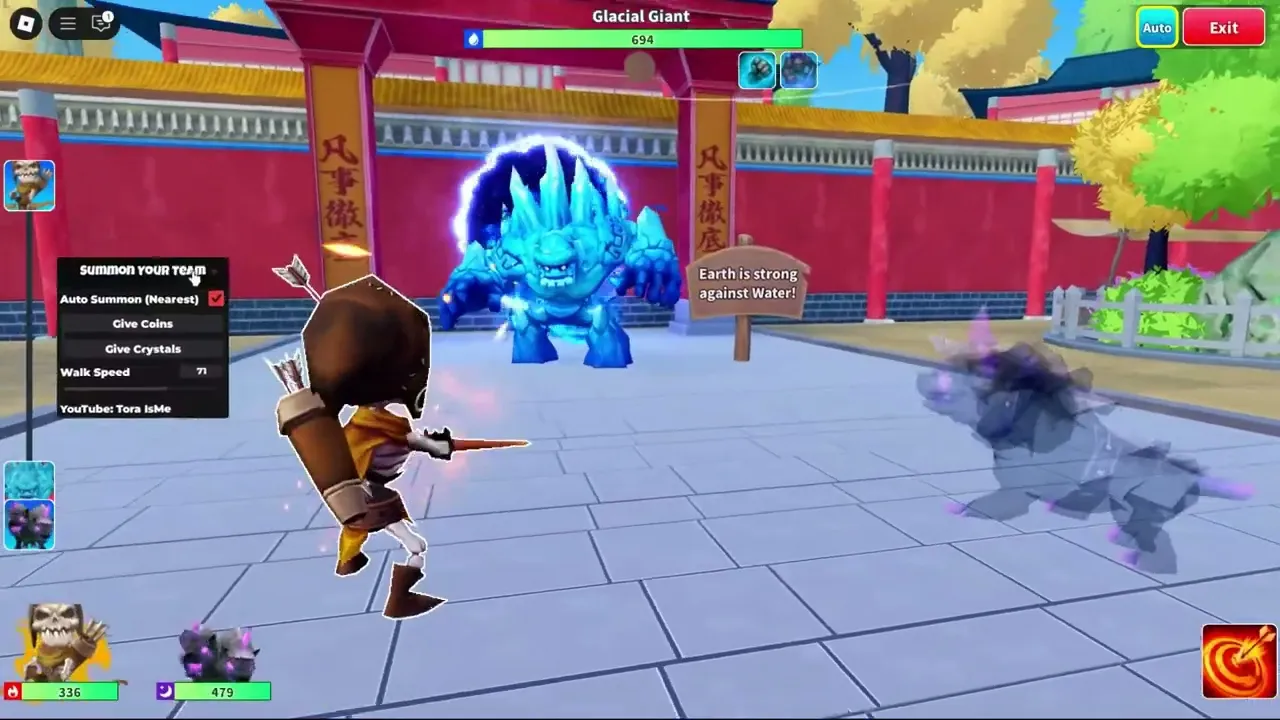The height and width of the screenshot is (720, 1280).
Task: Uncheck the Auto Summon (Nearest) checkbox
Action: coord(216,298)
